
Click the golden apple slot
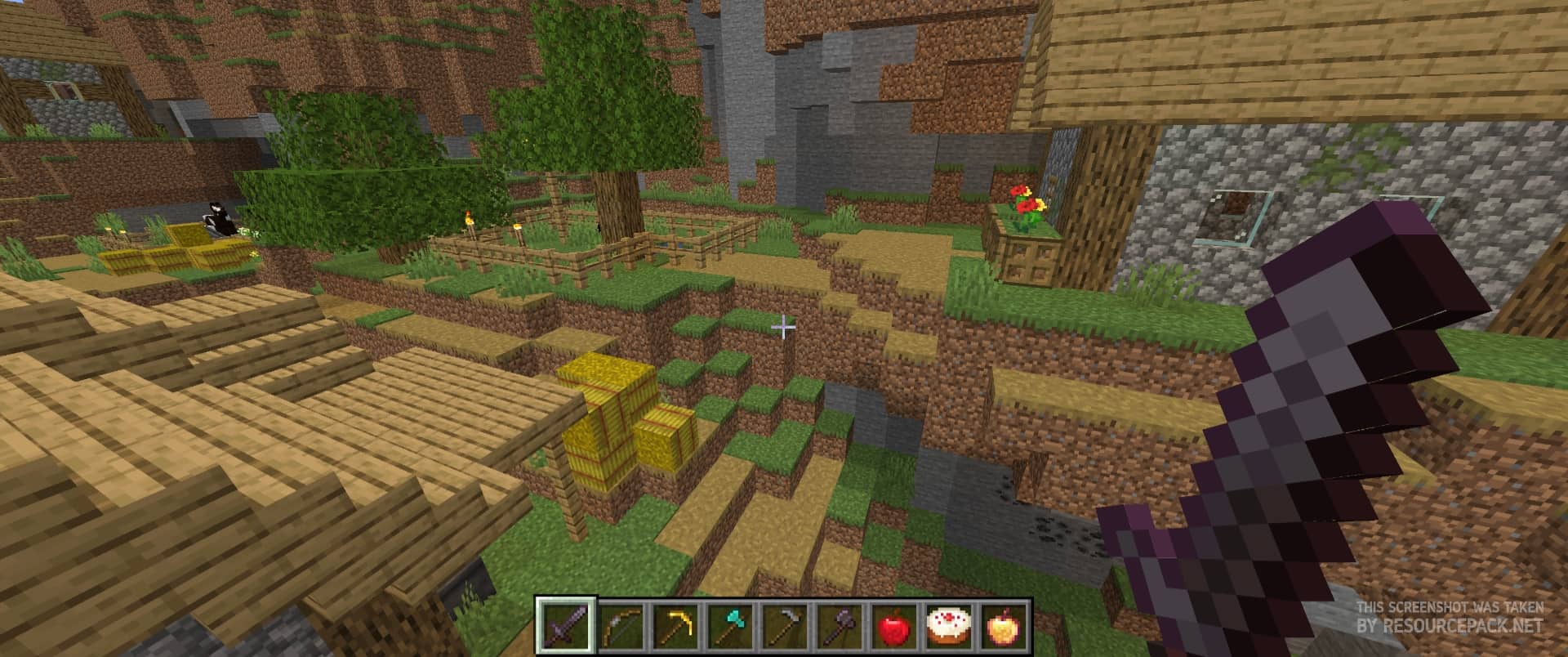click(x=1002, y=627)
